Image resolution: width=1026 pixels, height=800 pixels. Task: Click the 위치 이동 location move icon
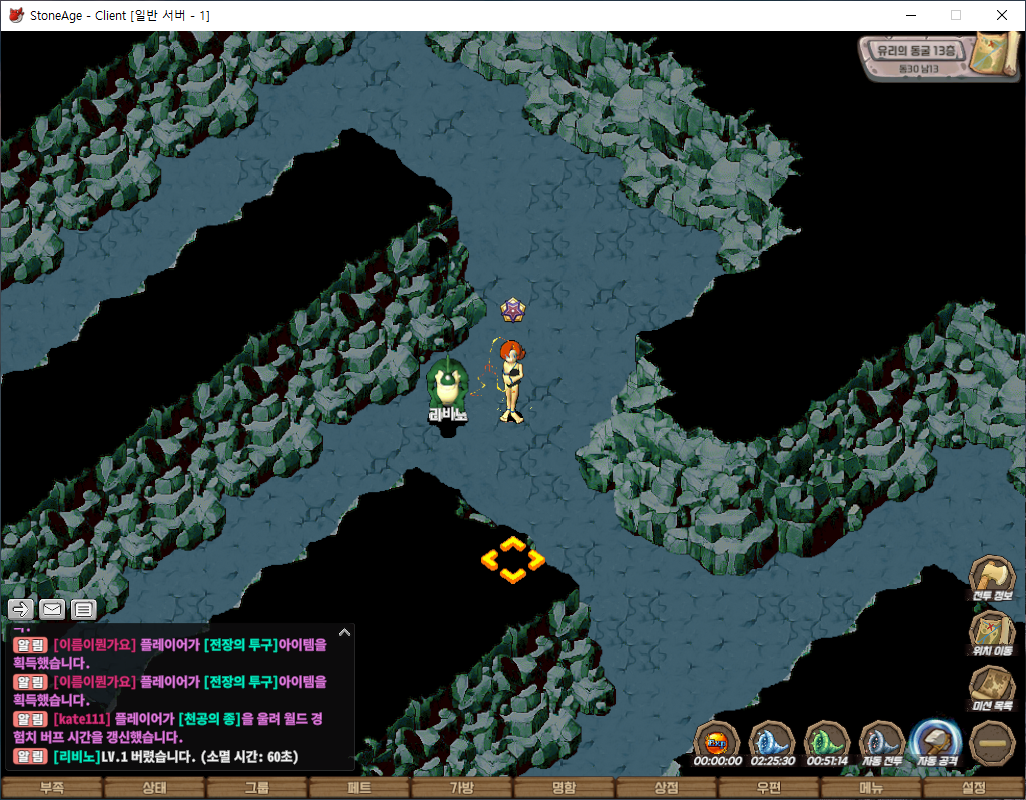(x=992, y=634)
